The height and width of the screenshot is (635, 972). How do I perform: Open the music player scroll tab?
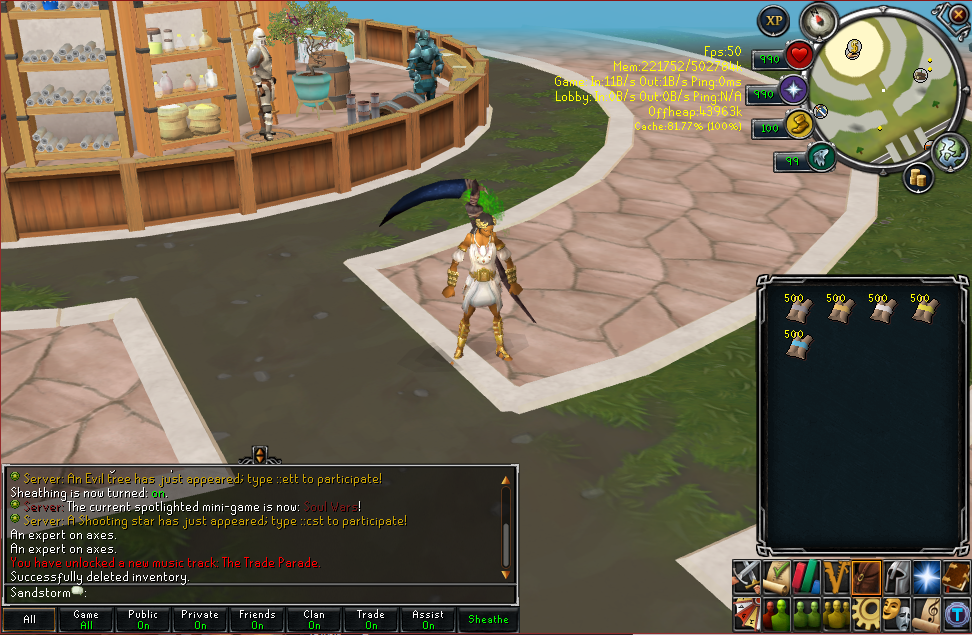(926, 611)
